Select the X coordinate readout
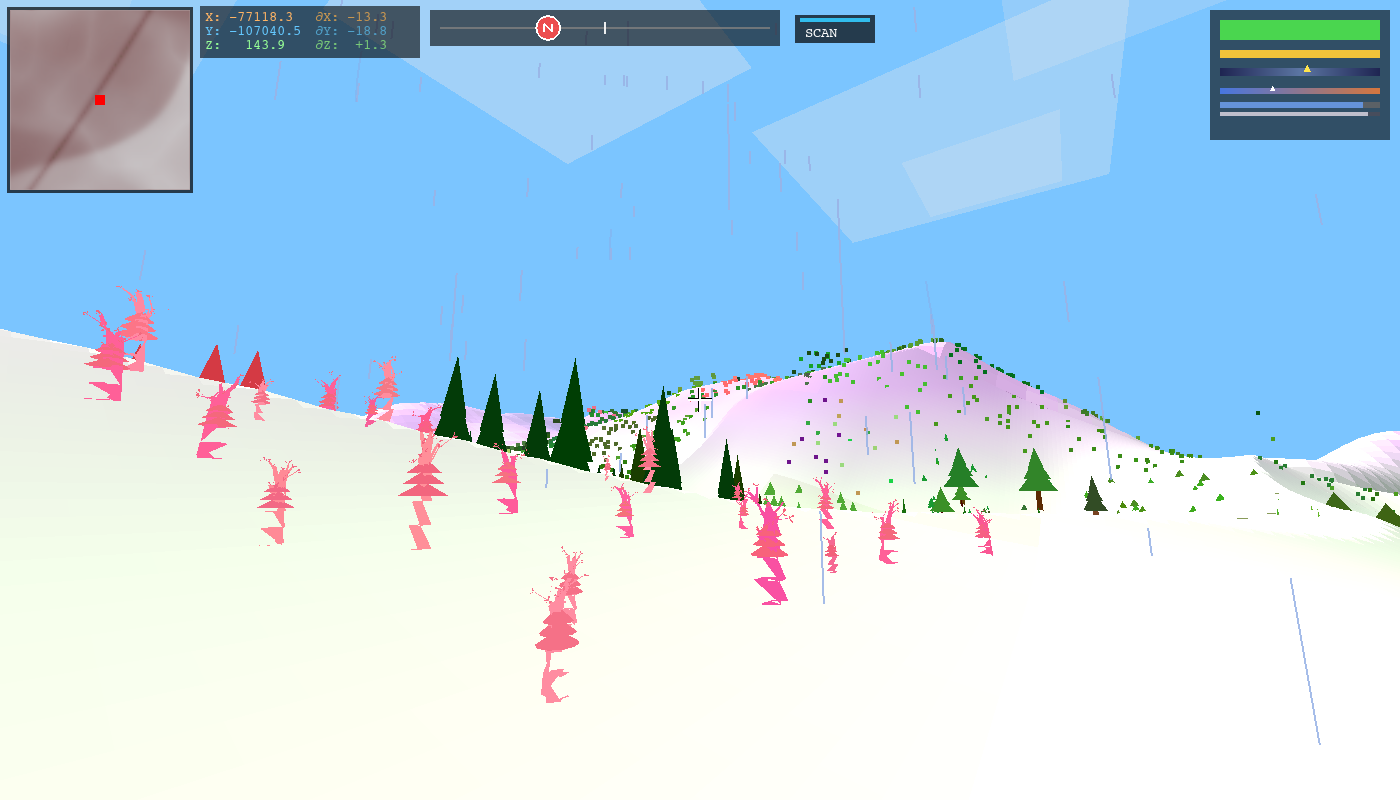 tap(250, 16)
